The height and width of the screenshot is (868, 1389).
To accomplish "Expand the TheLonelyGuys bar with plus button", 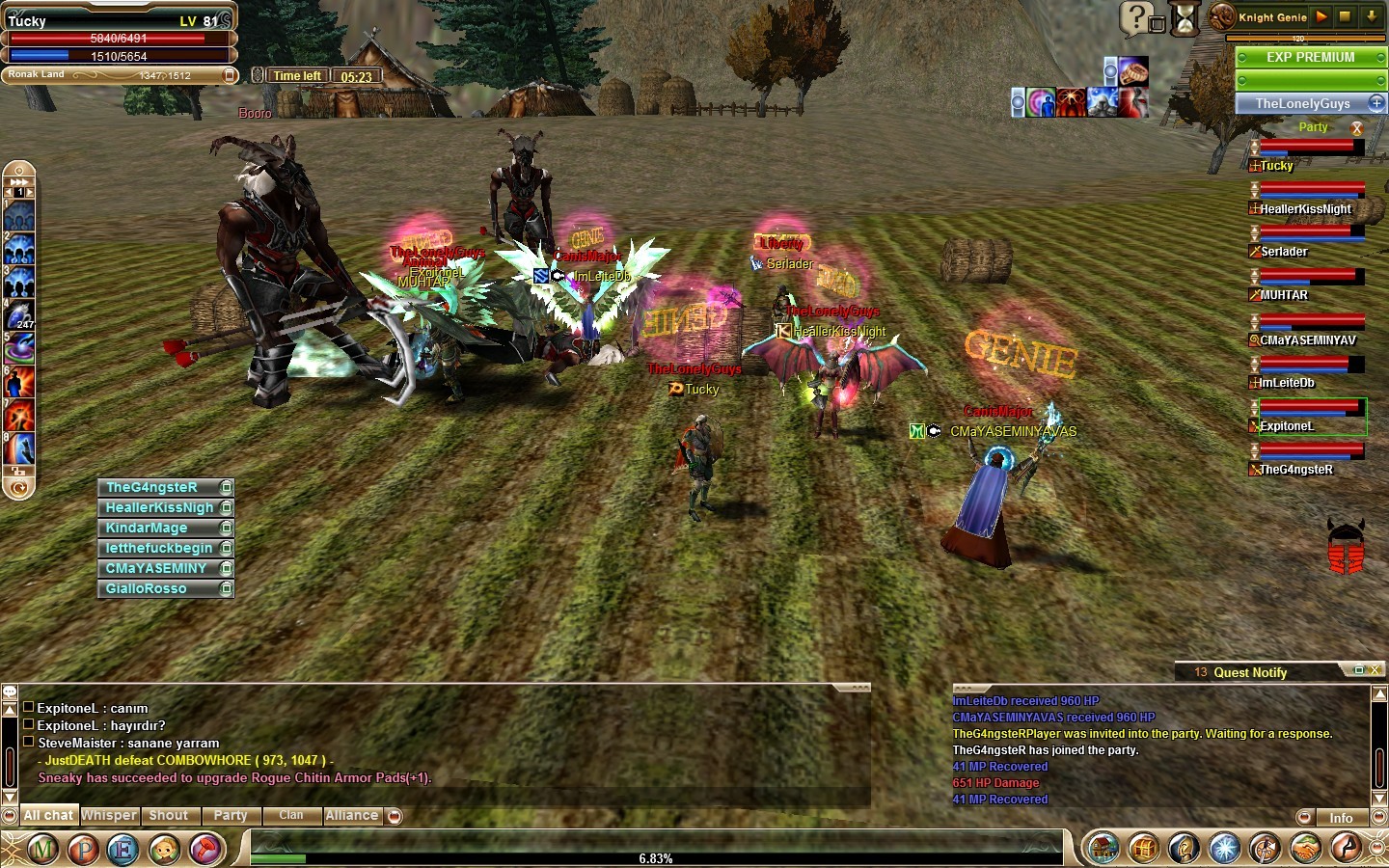I will click(x=1376, y=103).
